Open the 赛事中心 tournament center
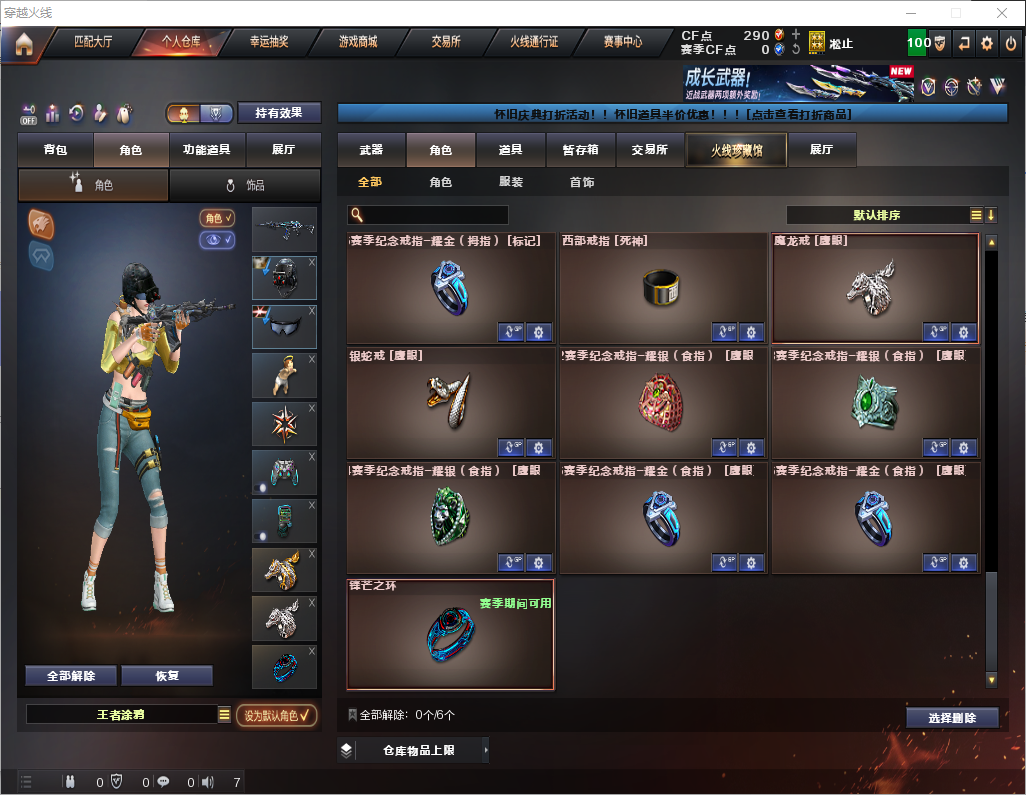The height and width of the screenshot is (795, 1026). click(622, 43)
